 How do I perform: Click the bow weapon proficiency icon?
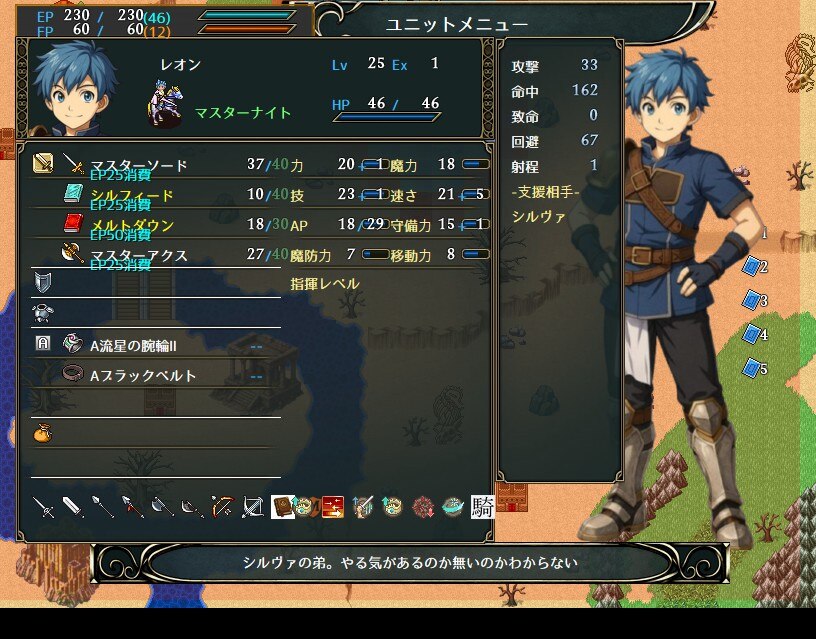(x=222, y=507)
